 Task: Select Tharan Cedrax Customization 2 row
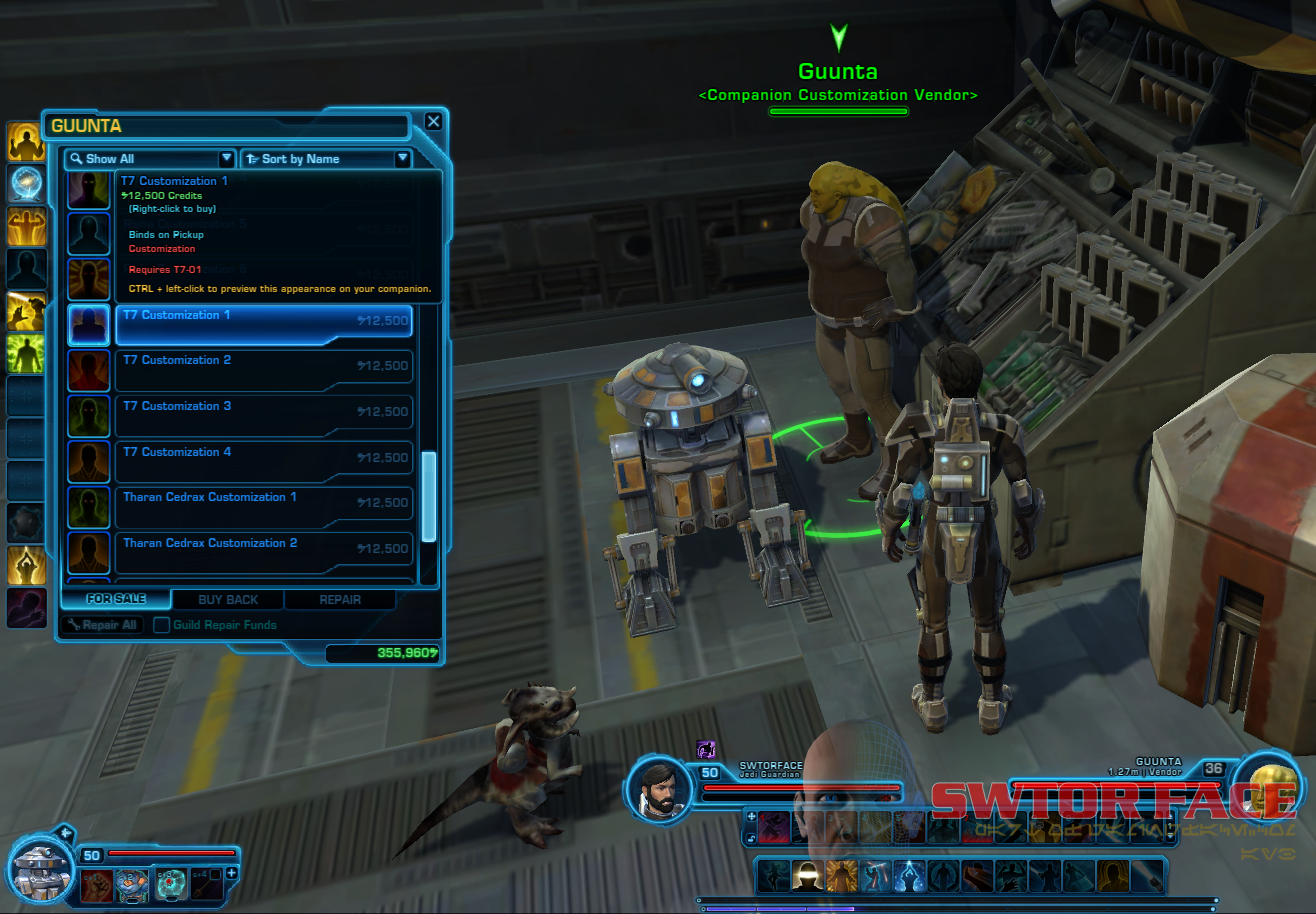coord(264,550)
